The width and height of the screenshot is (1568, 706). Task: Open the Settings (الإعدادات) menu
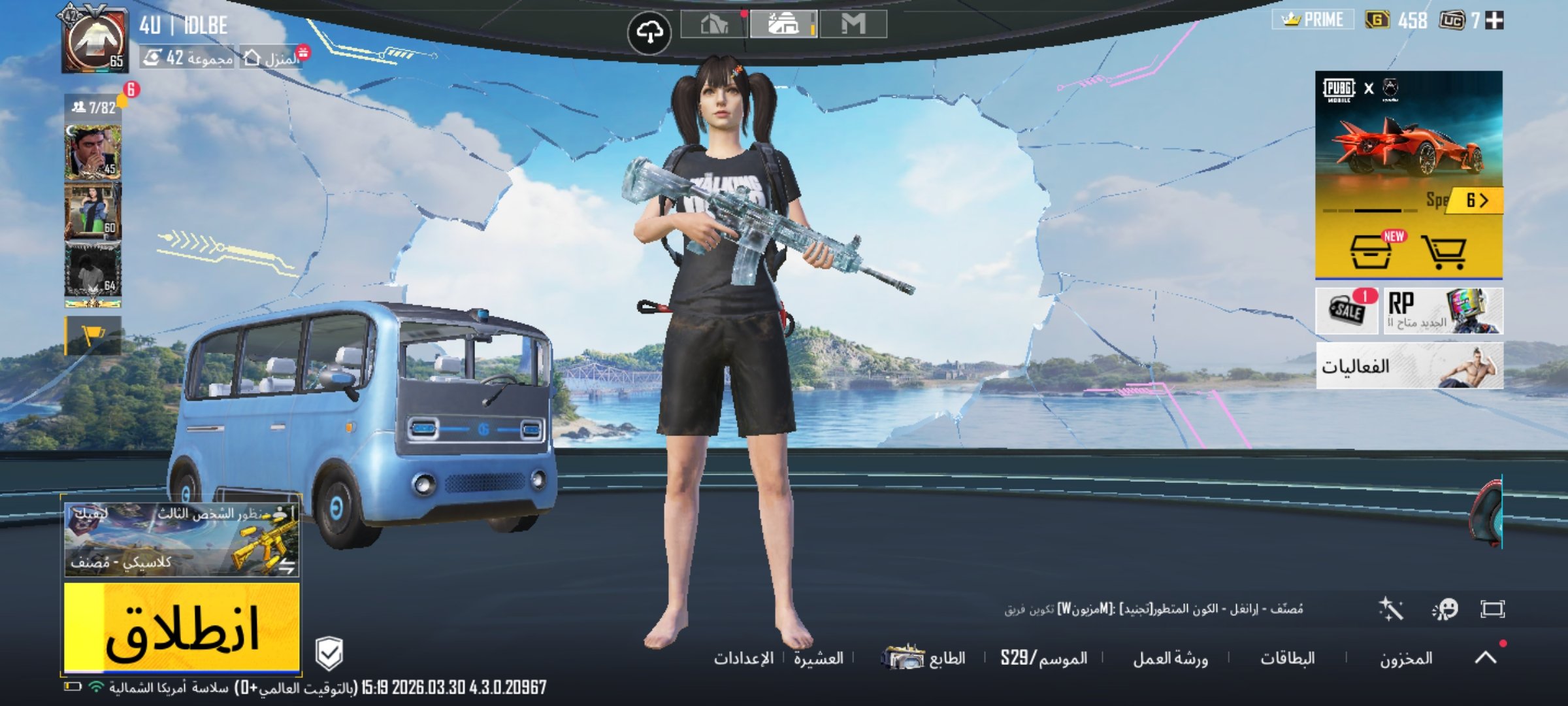[743, 658]
